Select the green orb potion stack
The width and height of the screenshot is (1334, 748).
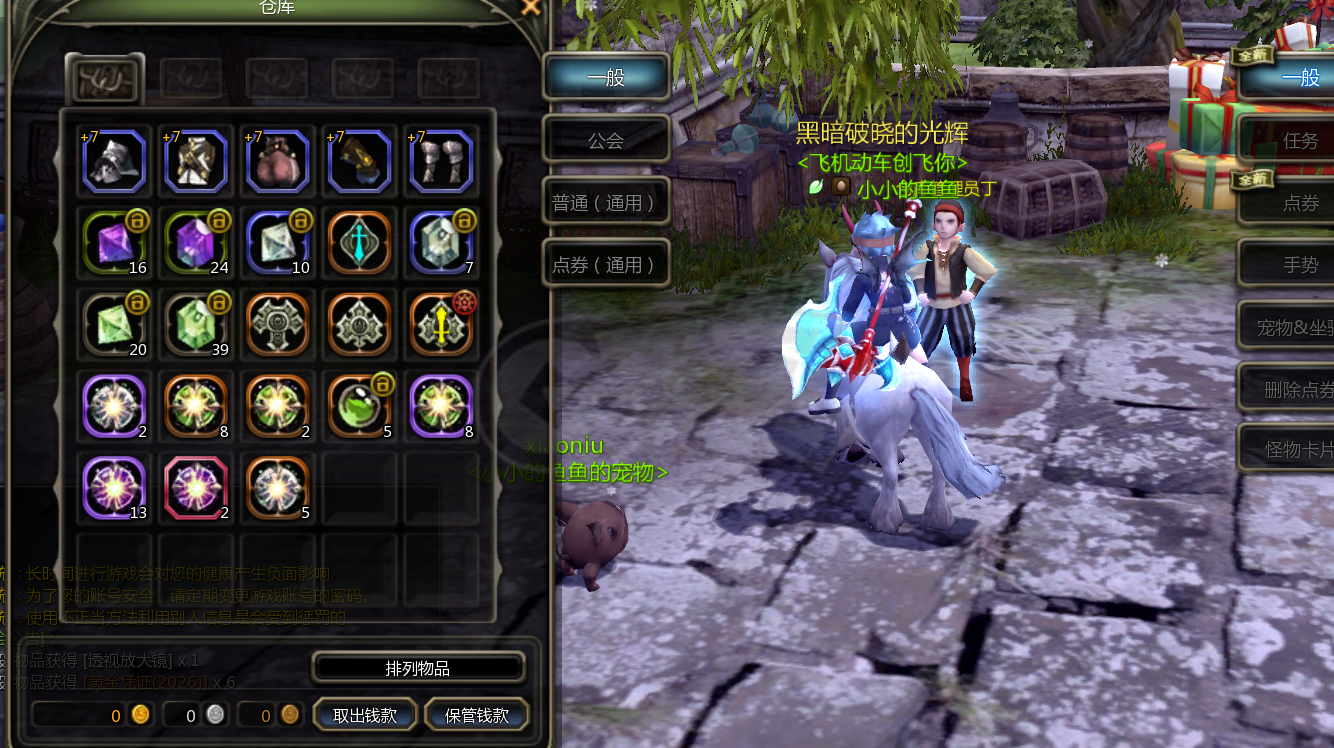click(359, 407)
